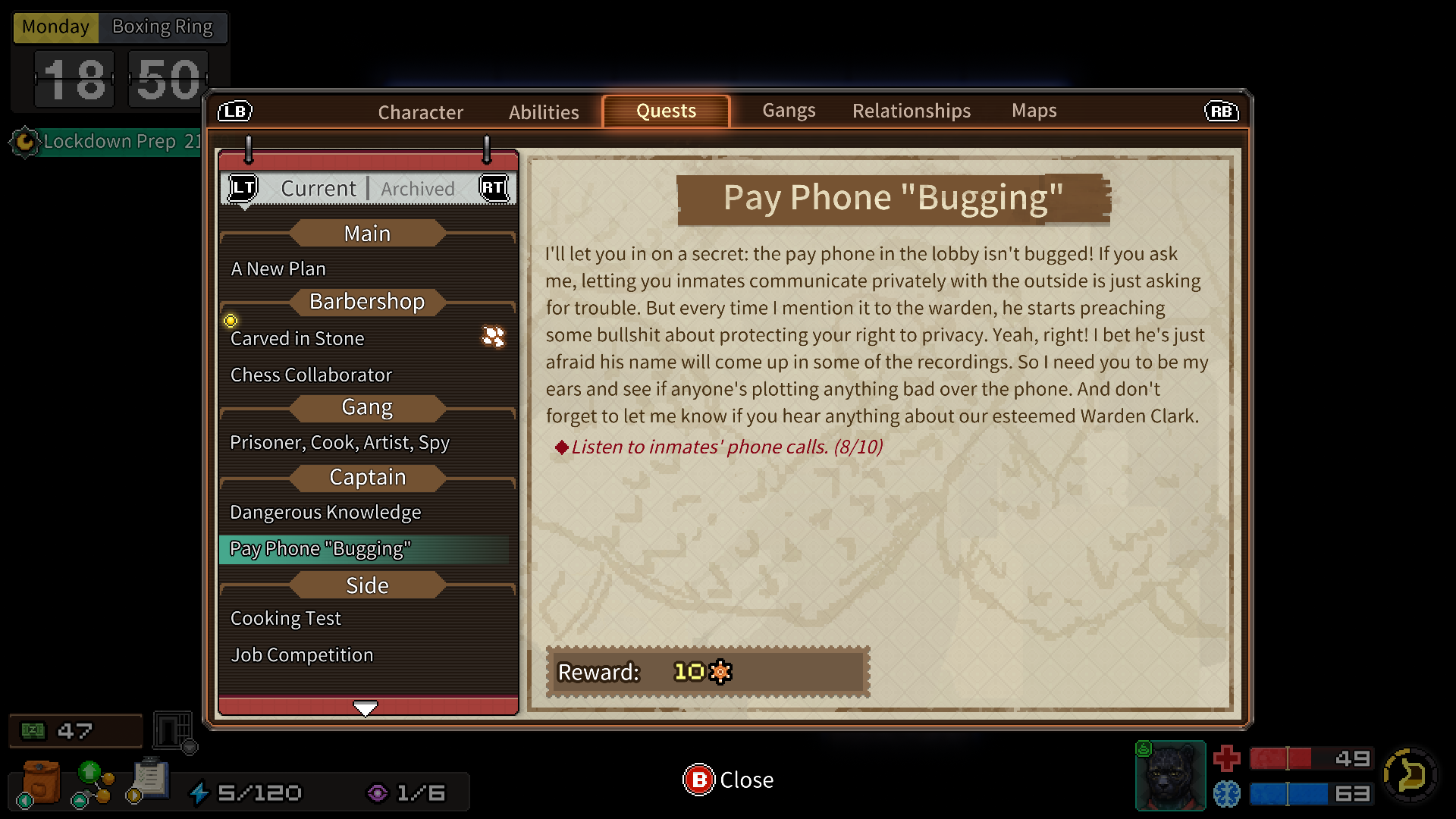
Task: Open the Relationships tab
Action: pyautogui.click(x=911, y=111)
